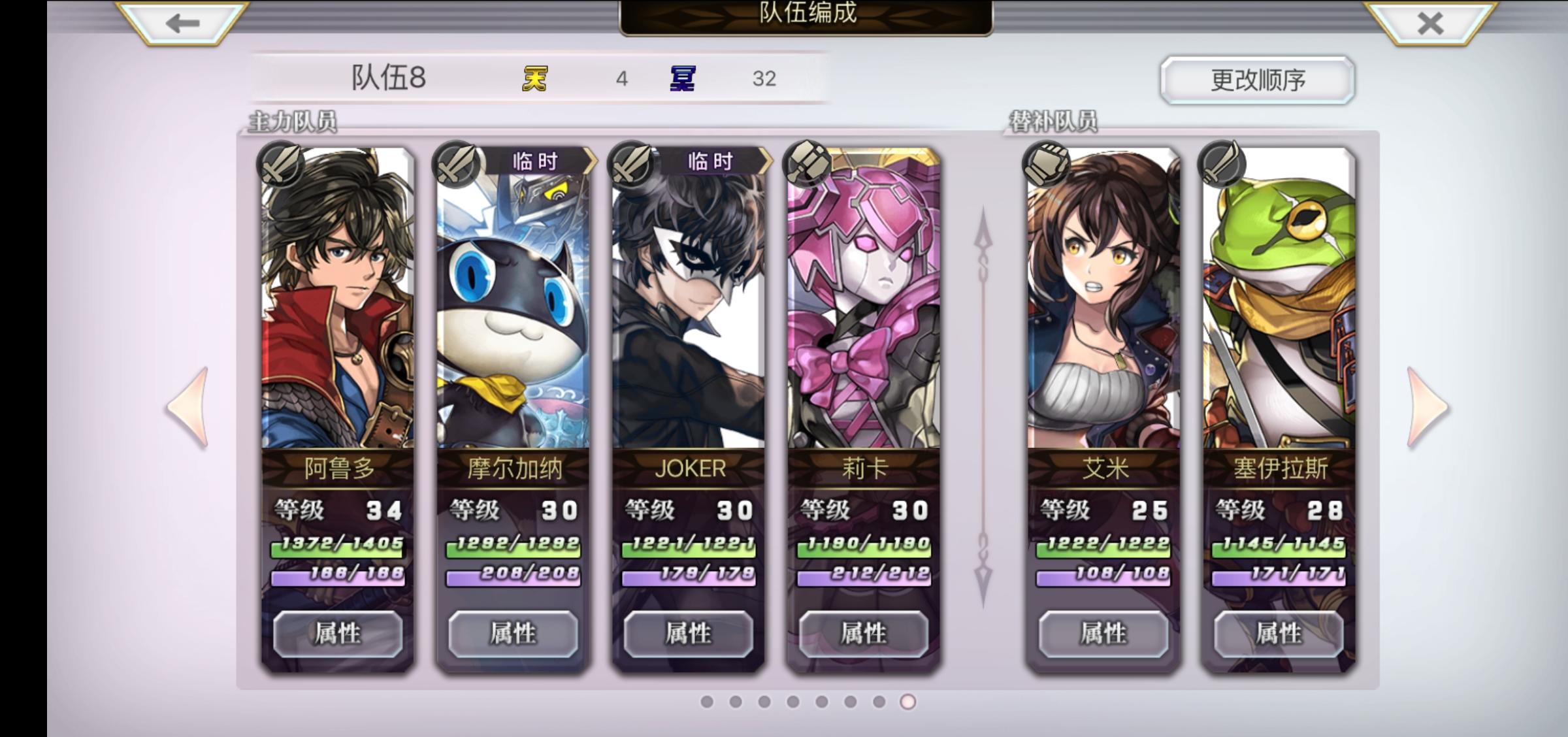Open JOKER's 属性 attributes panel
This screenshot has height=737, width=1568.
coord(688,632)
